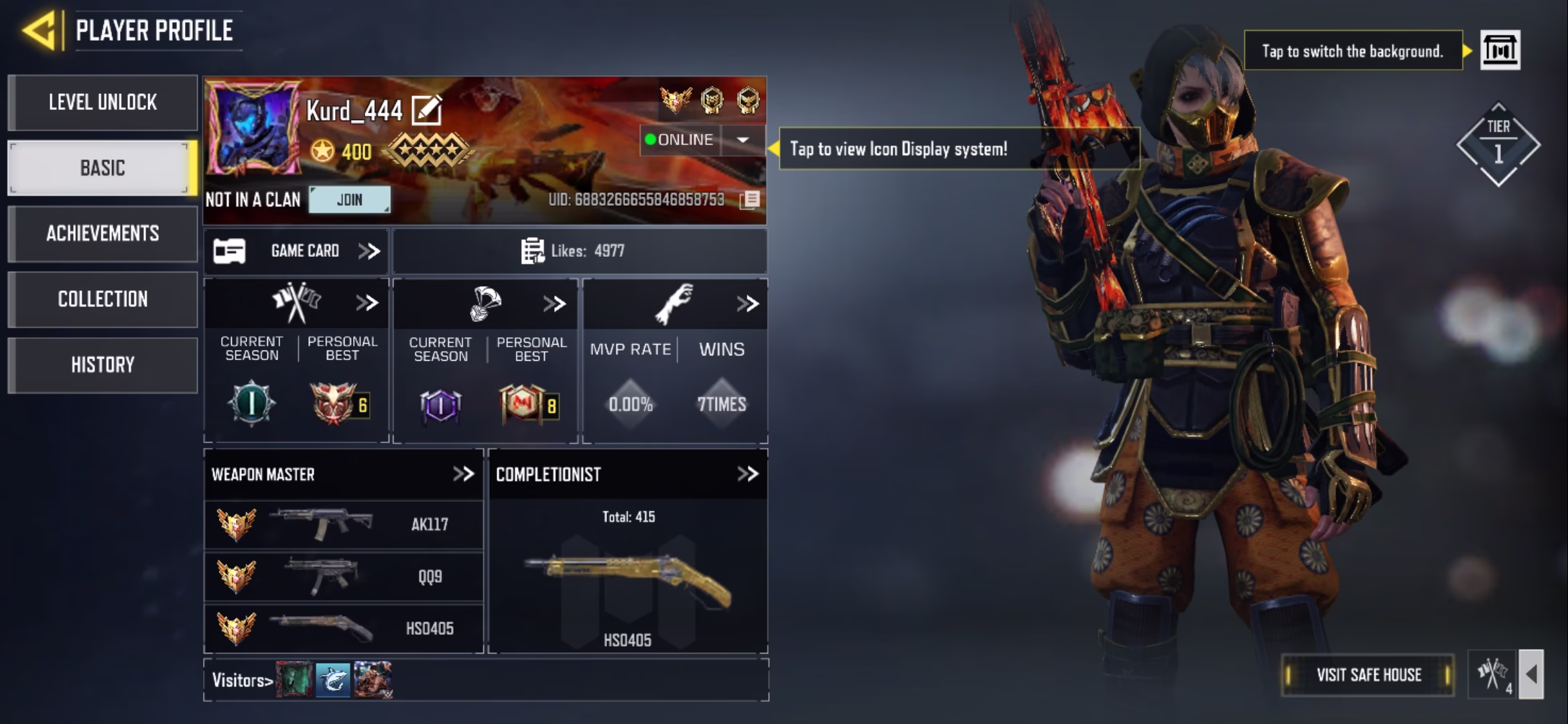View the shark visitor avatar

[333, 680]
